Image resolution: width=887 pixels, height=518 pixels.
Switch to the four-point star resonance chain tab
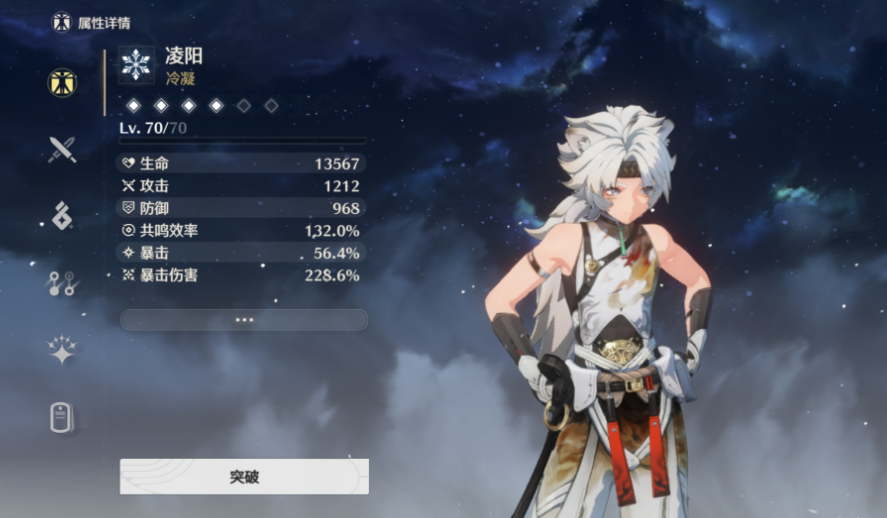point(63,350)
